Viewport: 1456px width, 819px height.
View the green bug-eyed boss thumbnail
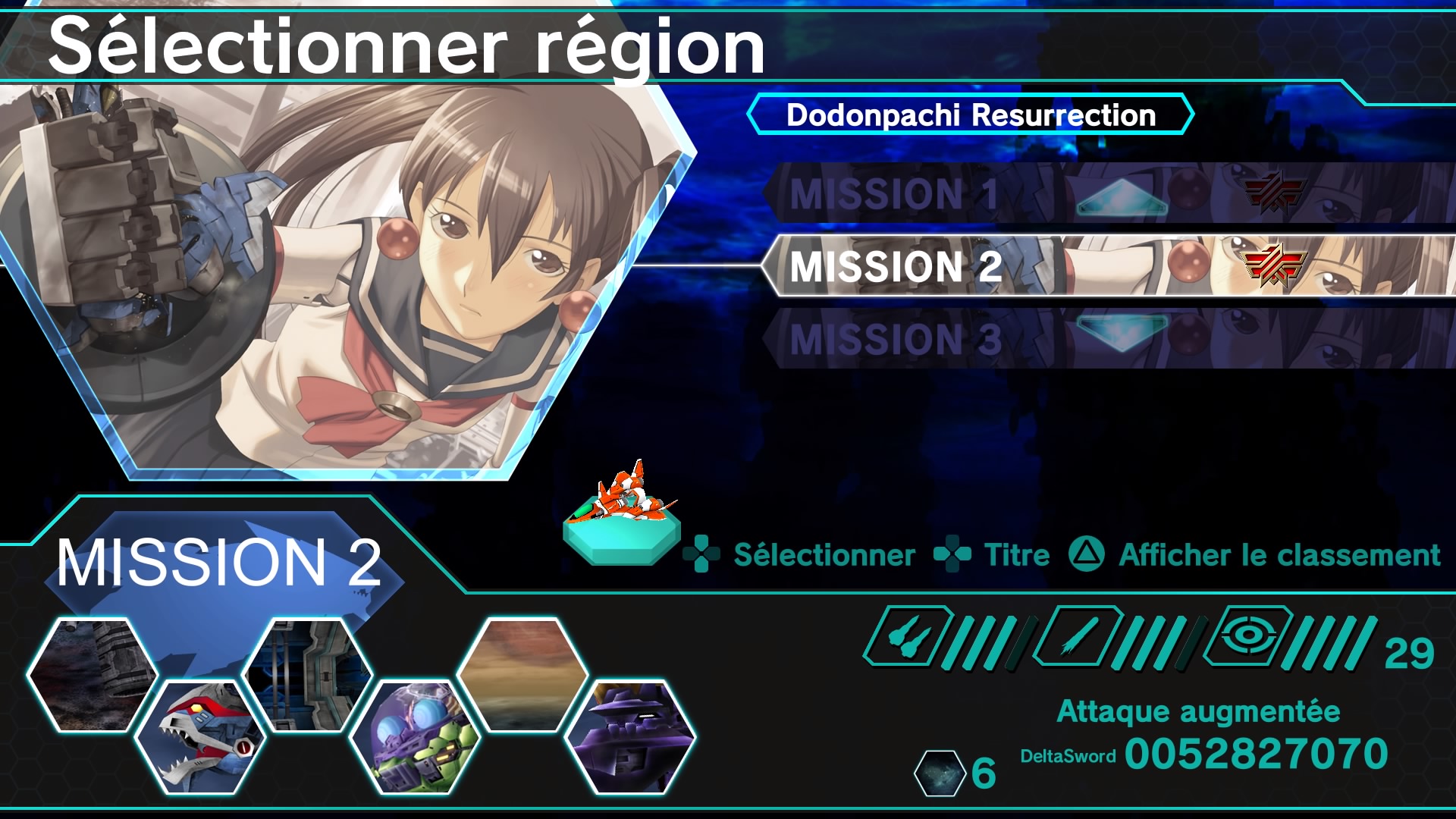point(414,737)
